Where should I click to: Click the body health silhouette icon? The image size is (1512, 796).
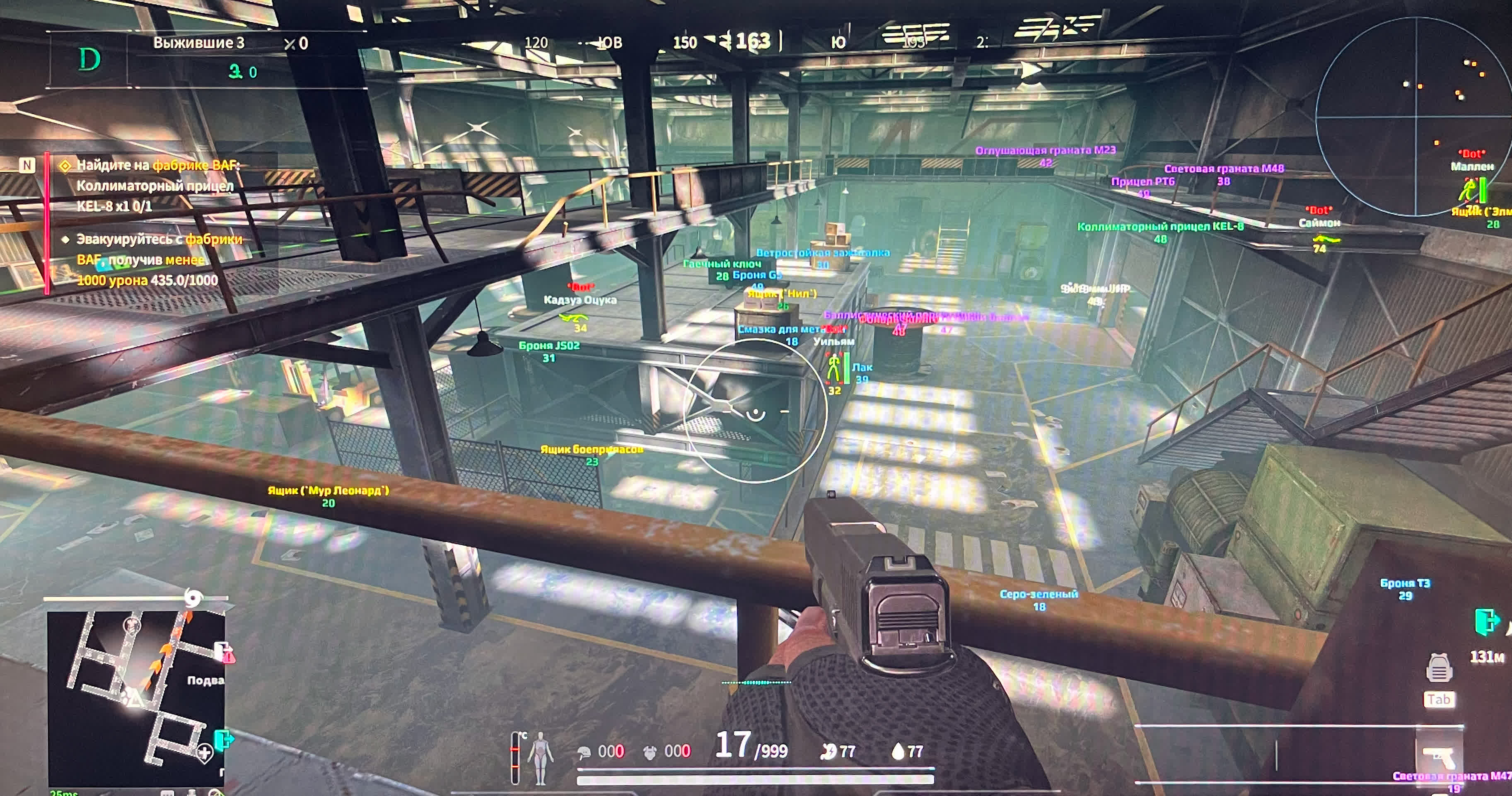(x=541, y=758)
